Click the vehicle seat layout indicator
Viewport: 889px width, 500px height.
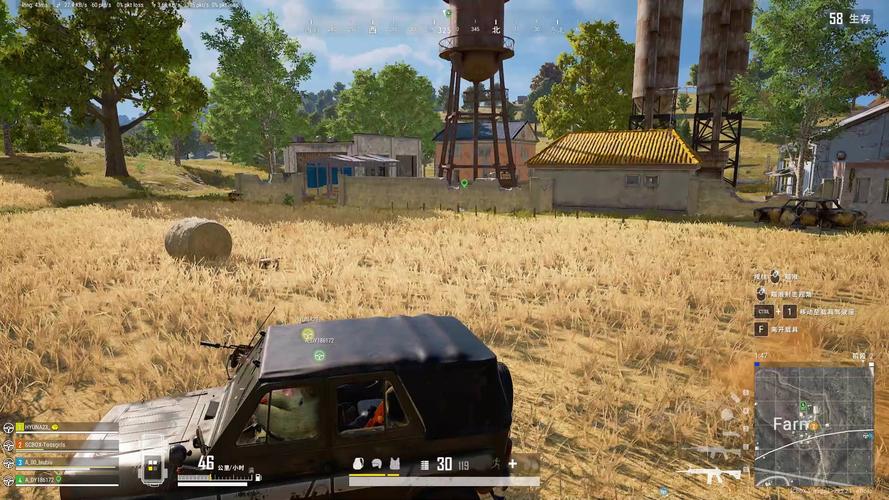[153, 466]
